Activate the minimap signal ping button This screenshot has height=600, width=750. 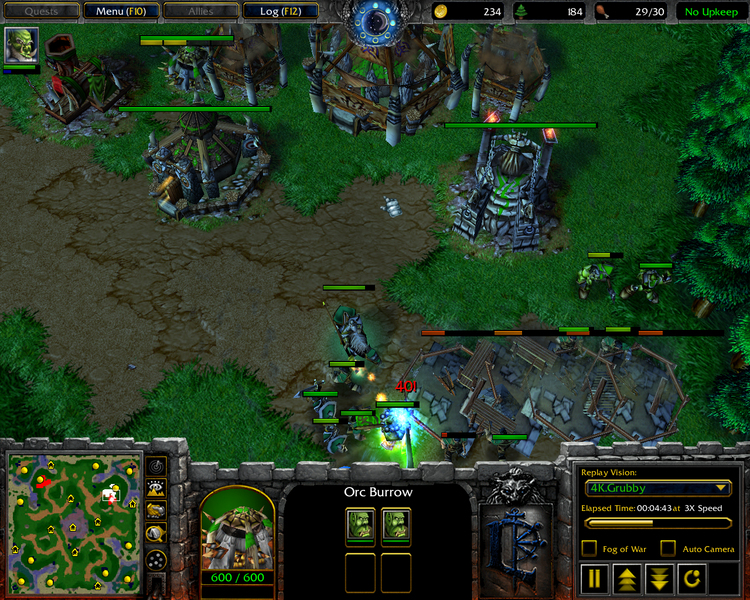(x=156, y=466)
